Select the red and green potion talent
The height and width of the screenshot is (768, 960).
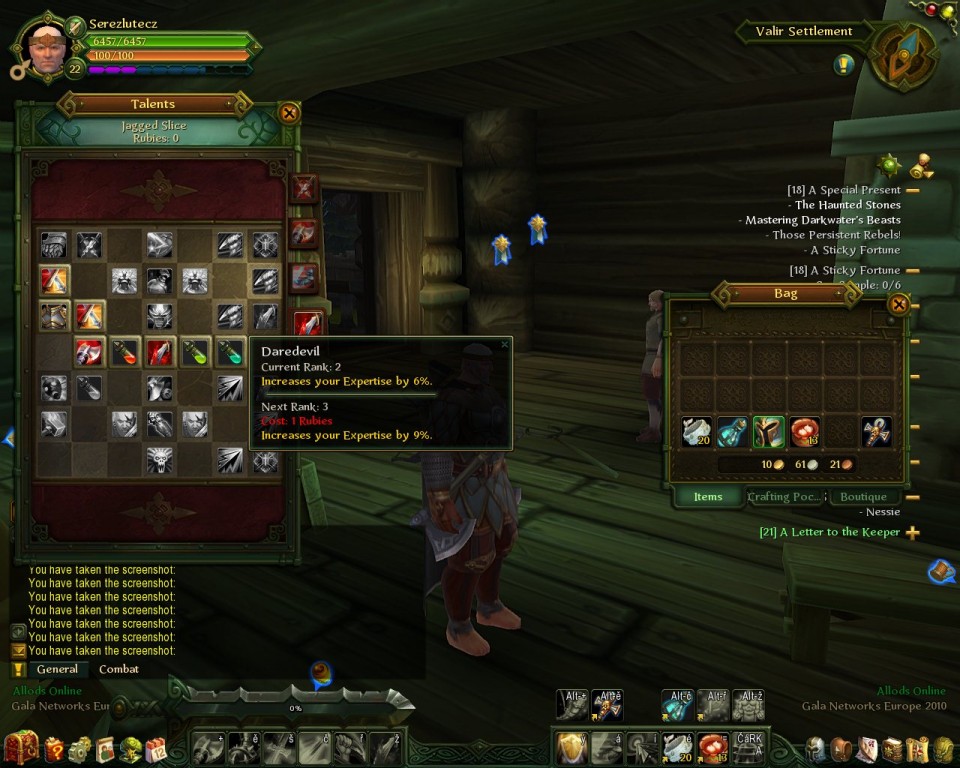click(124, 352)
